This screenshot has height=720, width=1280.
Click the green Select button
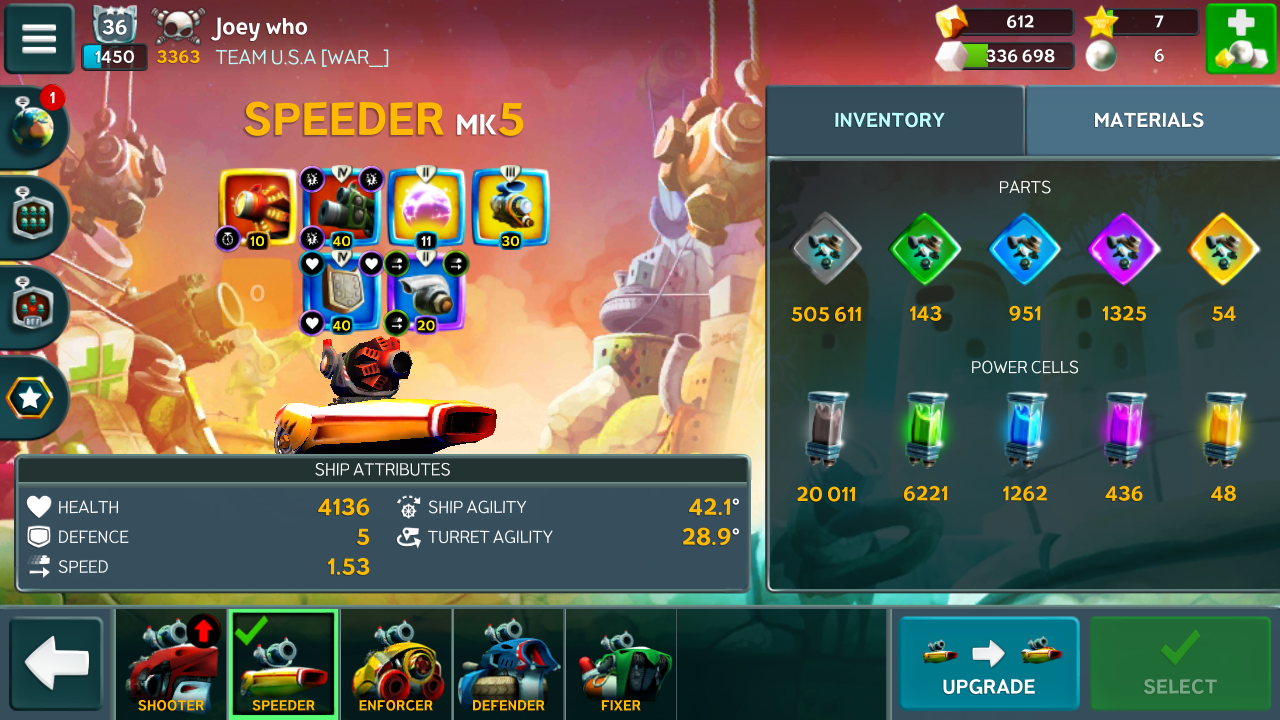coord(1180,663)
